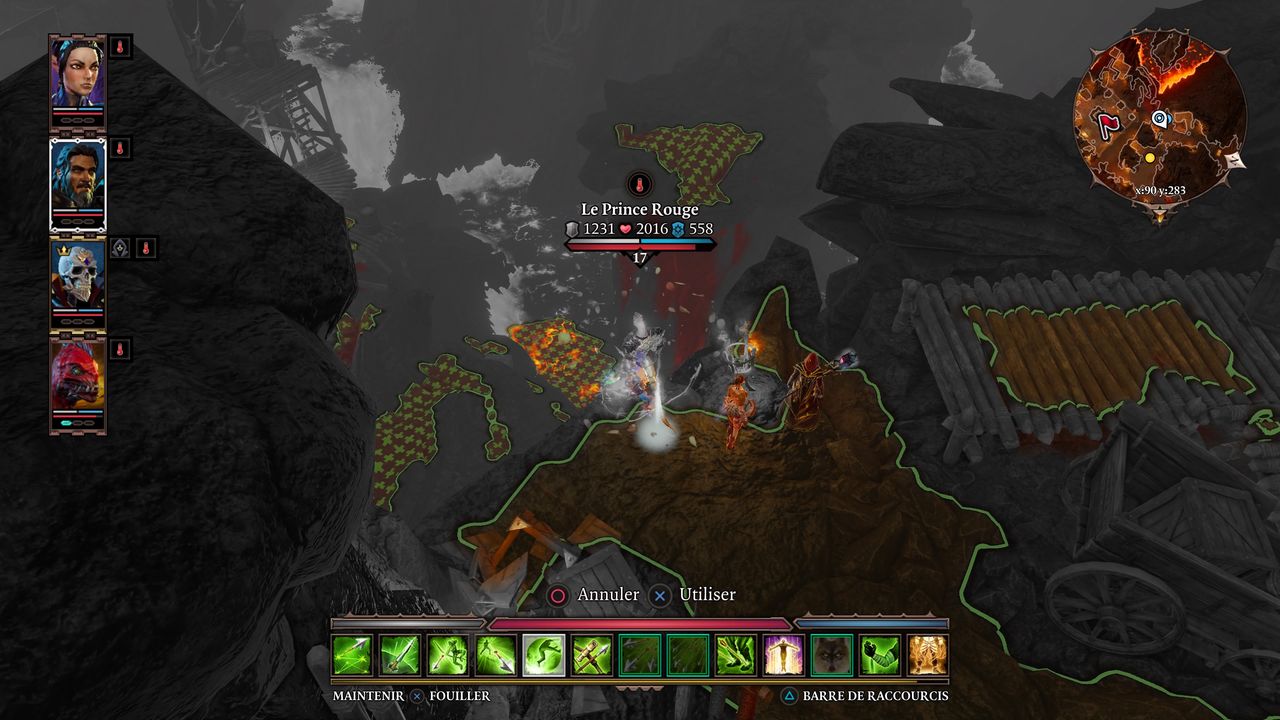Choose the crossed arrow and staff skill
This screenshot has height=720, width=1280.
click(x=592, y=655)
